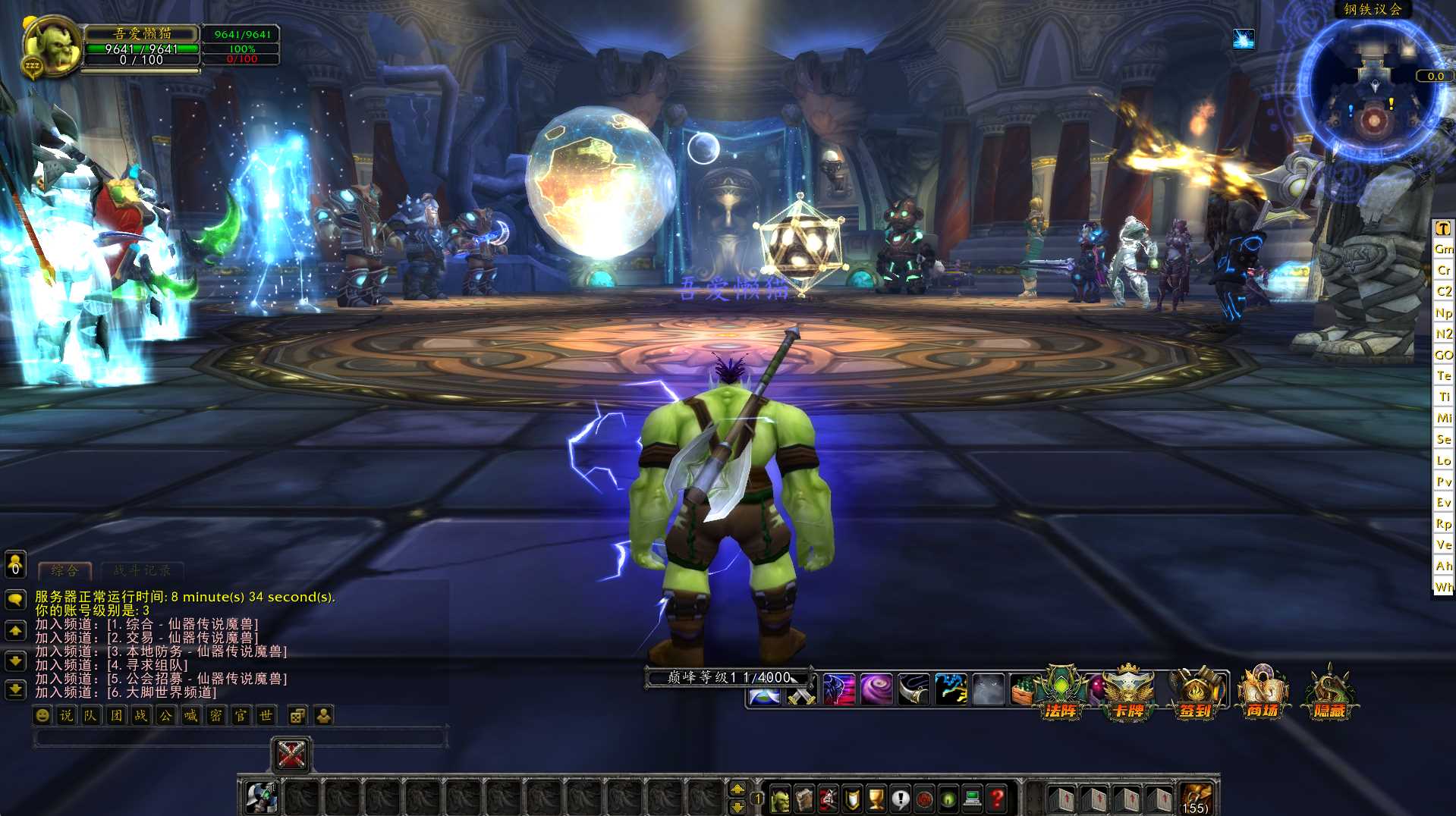The width and height of the screenshot is (1456, 816).
Task: Activate the purple vortex ability icon
Action: pyautogui.click(x=876, y=690)
